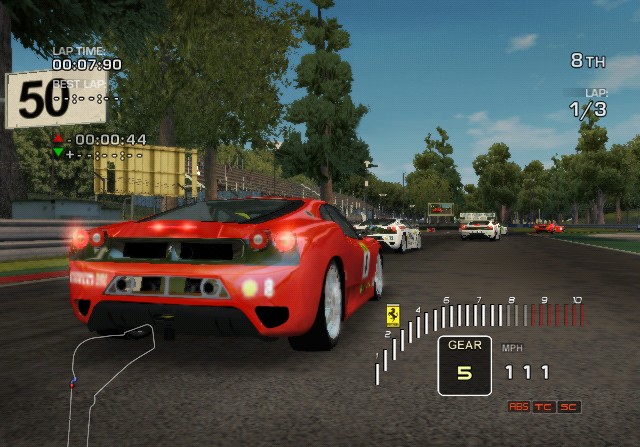Click the yellow Ferrari badge icon
This screenshot has width=640, height=447.
(393, 315)
